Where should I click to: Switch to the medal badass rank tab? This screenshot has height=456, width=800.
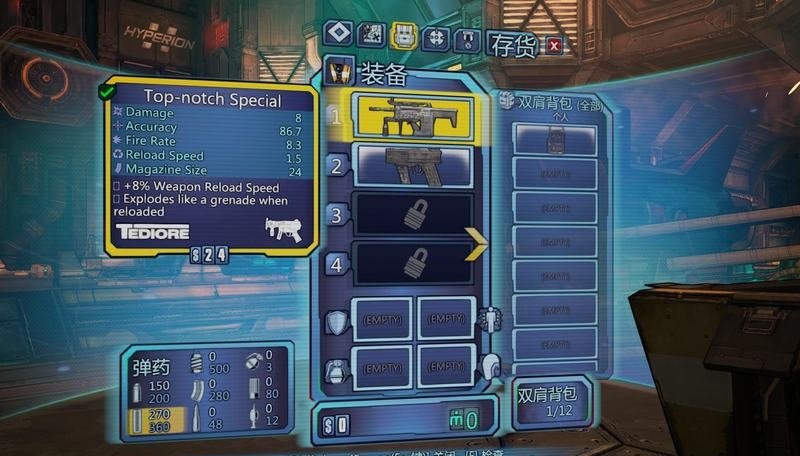click(468, 39)
